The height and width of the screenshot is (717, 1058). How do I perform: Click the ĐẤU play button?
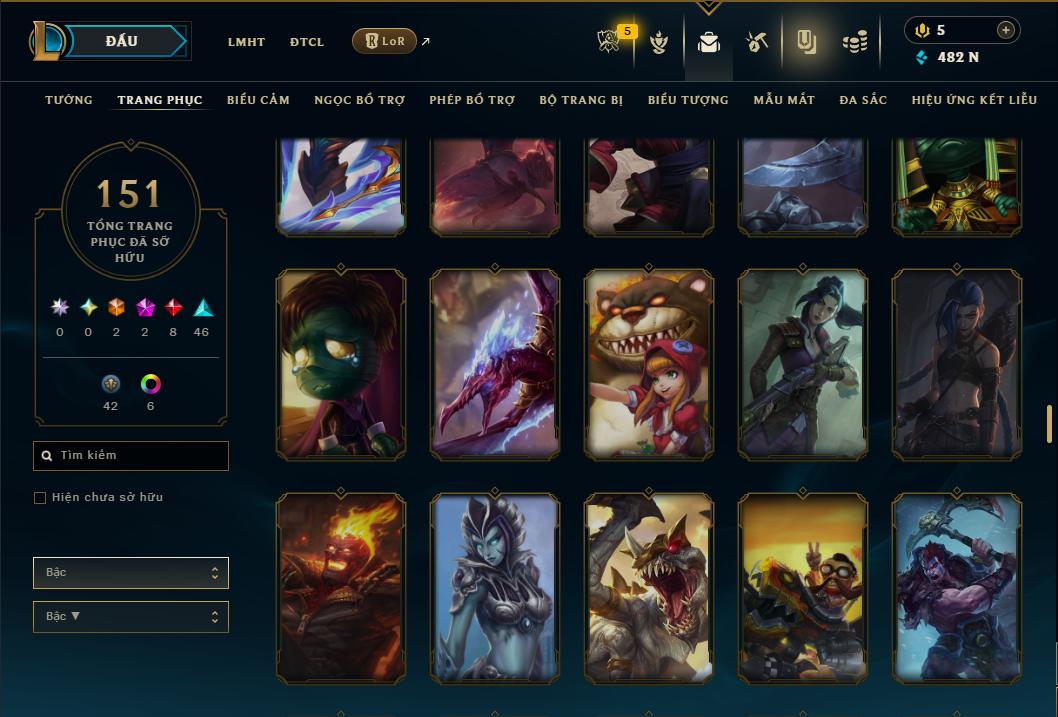pos(122,41)
